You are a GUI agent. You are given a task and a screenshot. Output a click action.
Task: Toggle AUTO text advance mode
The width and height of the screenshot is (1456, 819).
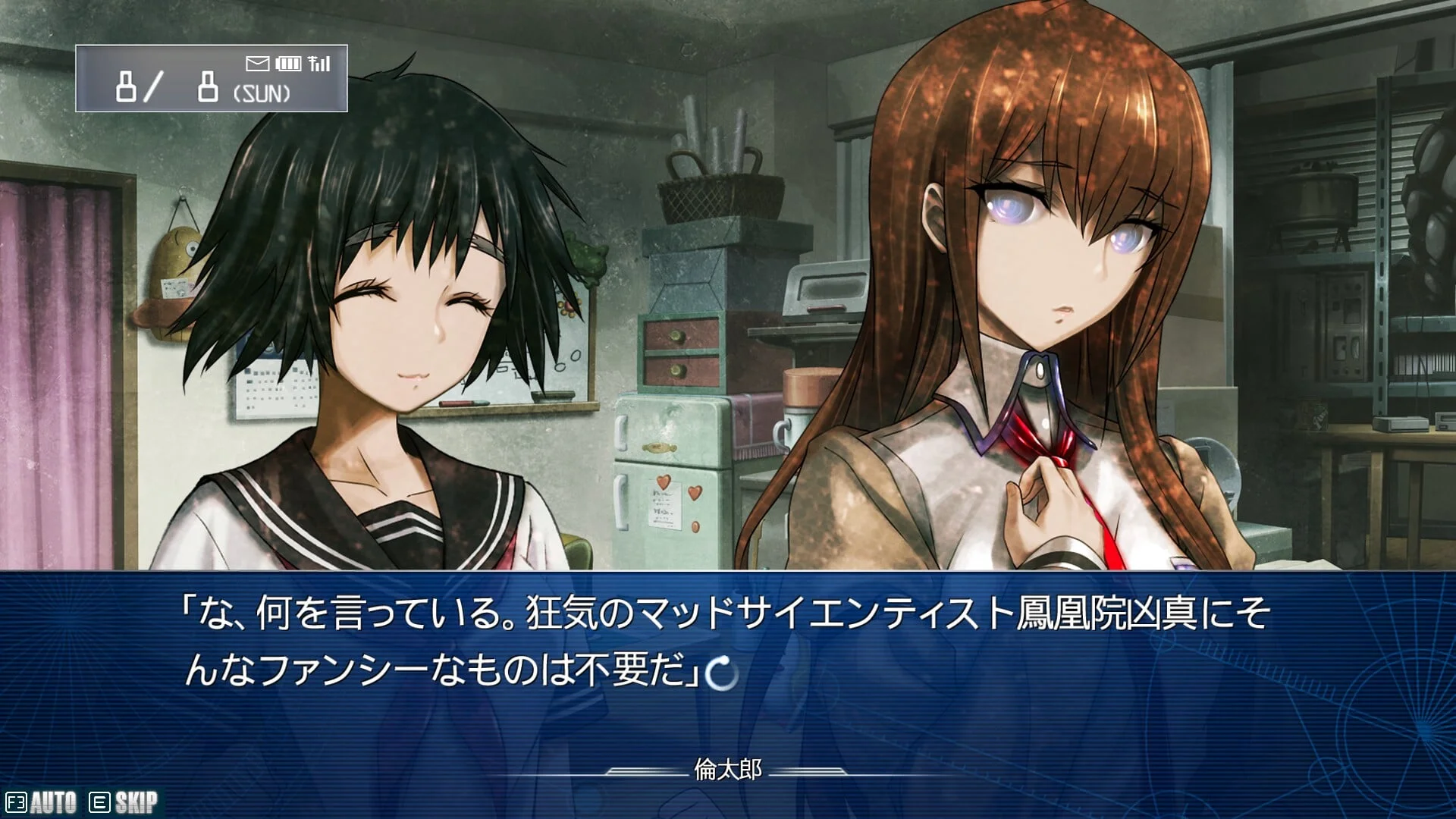point(42,802)
